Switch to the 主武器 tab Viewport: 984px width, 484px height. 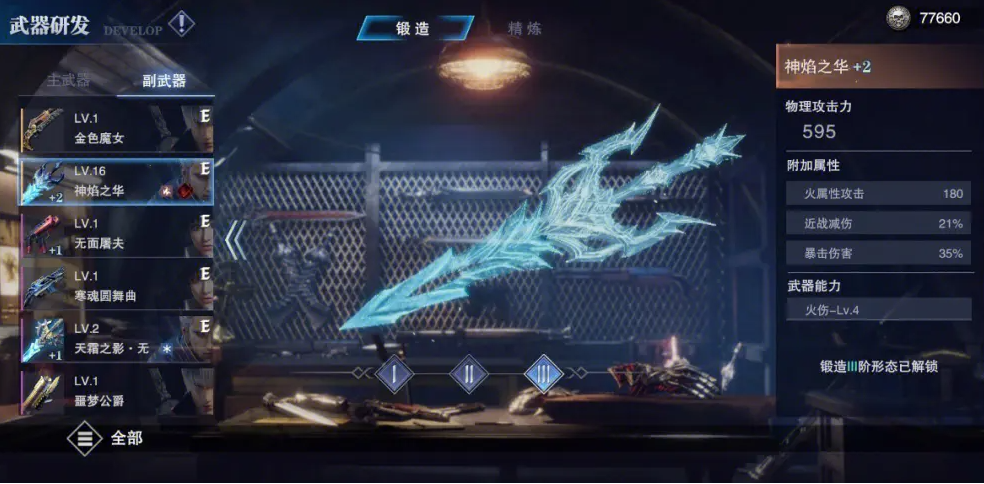click(68, 81)
